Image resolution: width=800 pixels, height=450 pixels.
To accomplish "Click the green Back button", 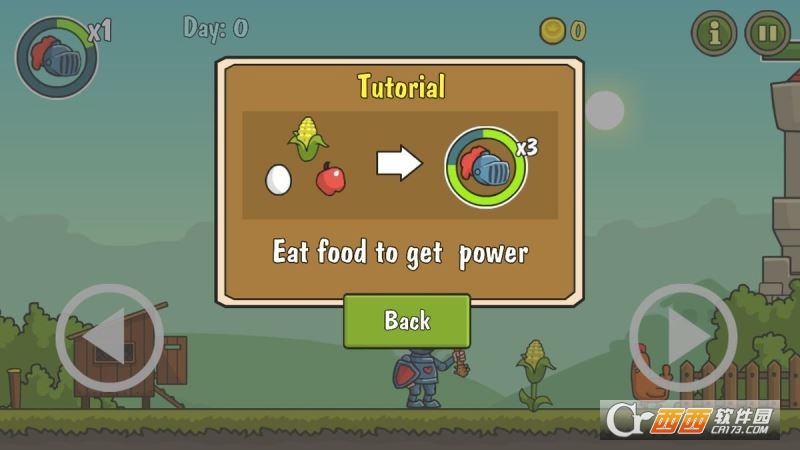I will [x=406, y=321].
